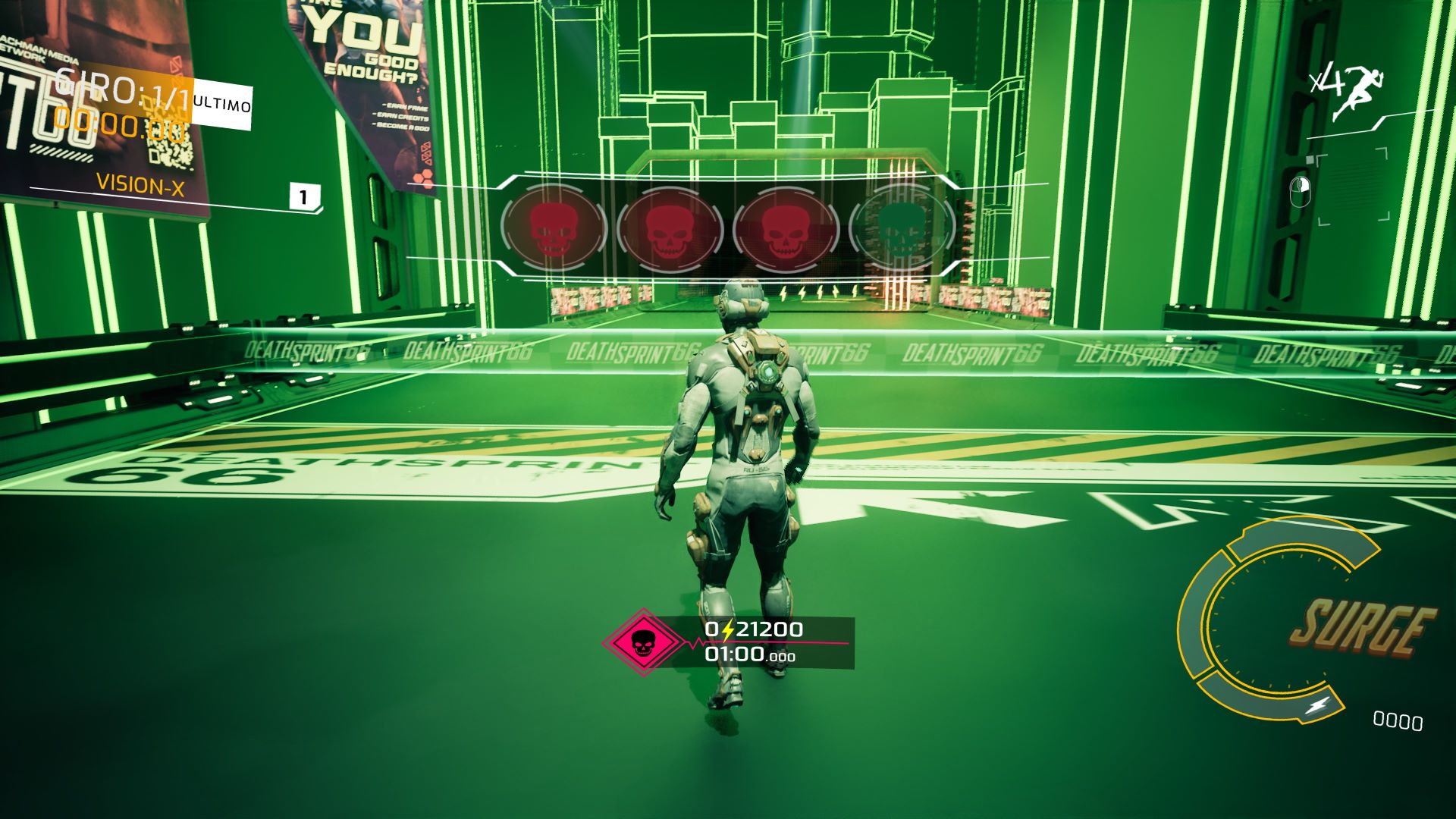Select the pink diamond skull icon

point(643,643)
